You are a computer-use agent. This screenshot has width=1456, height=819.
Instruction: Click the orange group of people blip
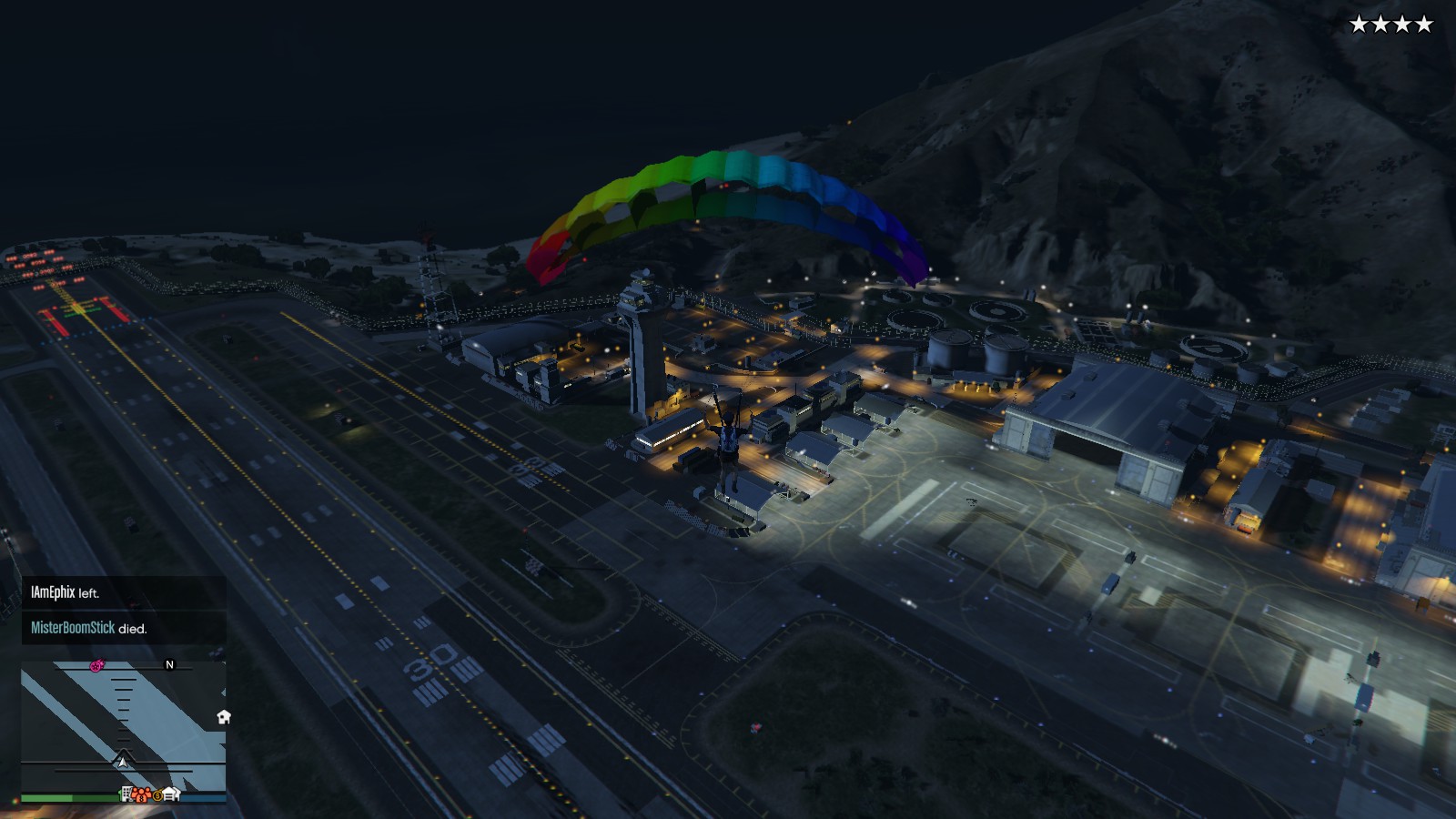[141, 794]
